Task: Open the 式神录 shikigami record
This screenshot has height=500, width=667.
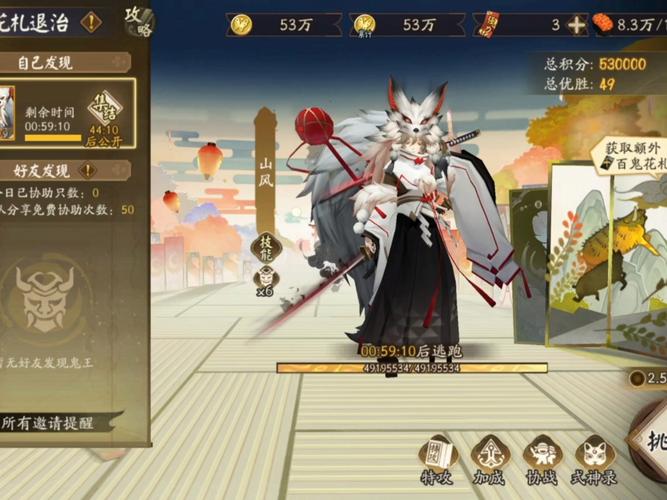Action: tap(593, 459)
